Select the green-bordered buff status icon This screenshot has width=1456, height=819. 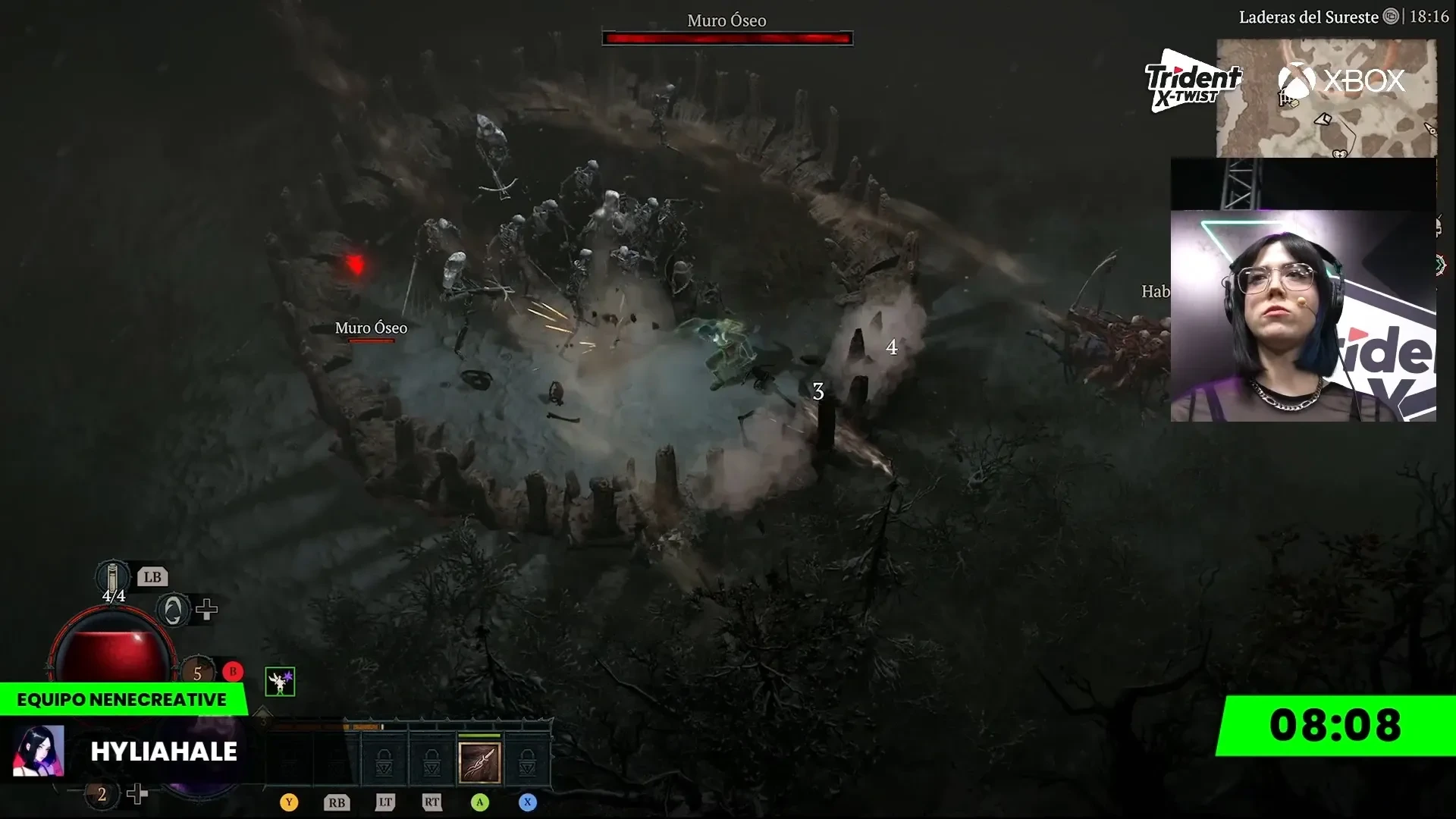(280, 682)
